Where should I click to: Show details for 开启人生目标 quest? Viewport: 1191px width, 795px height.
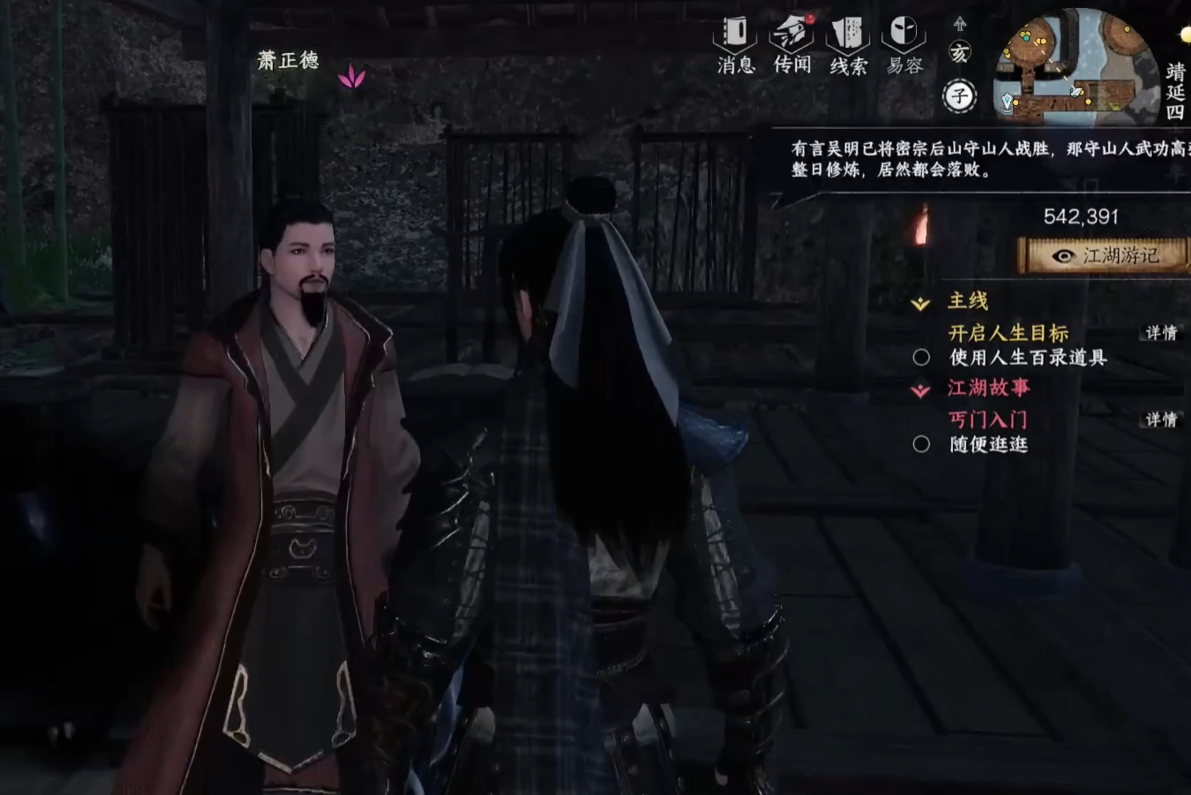click(1161, 333)
